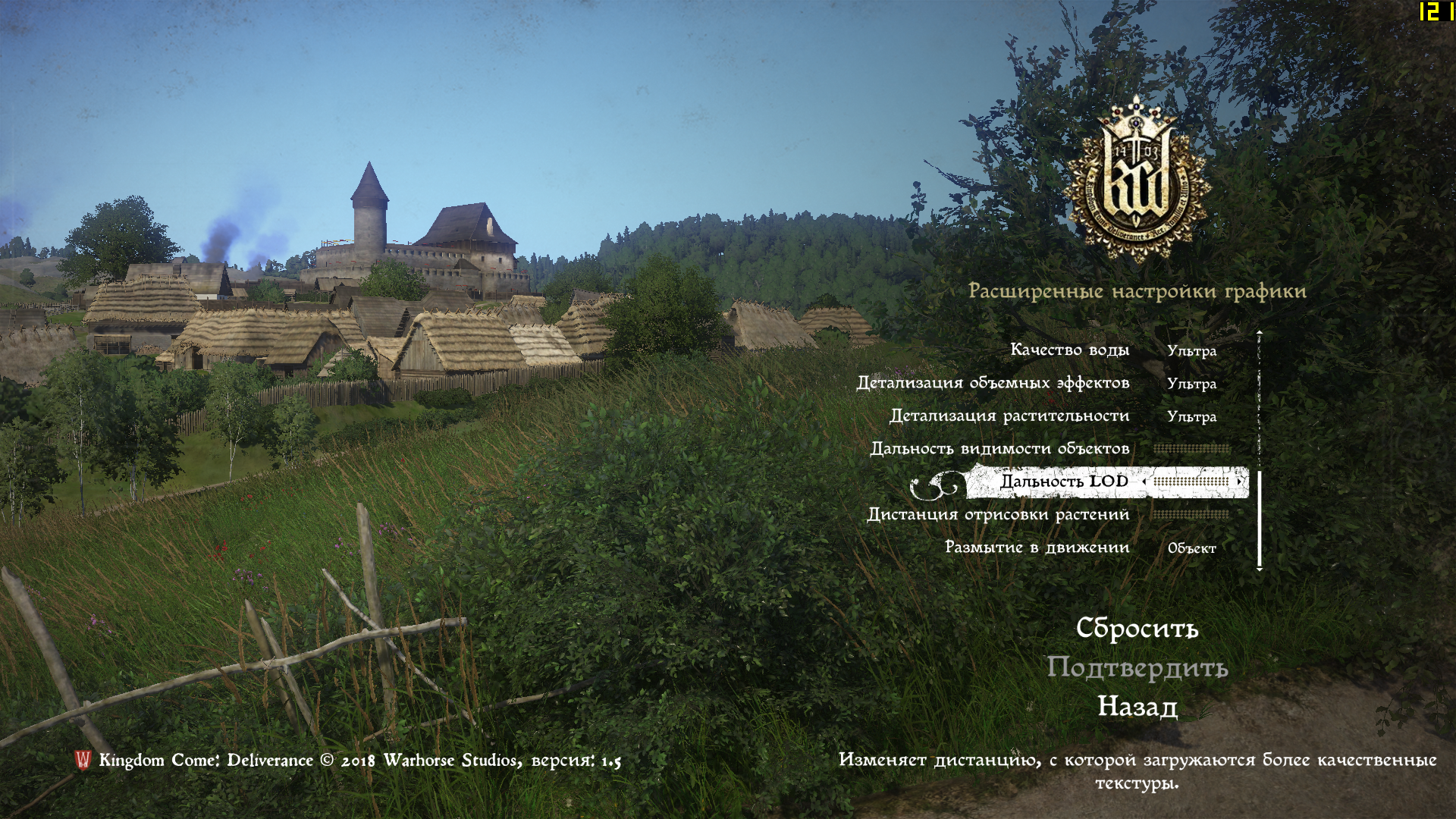Choose the Детализация объемных эффектов option
Screen dimensions: 1456x819
(x=993, y=383)
